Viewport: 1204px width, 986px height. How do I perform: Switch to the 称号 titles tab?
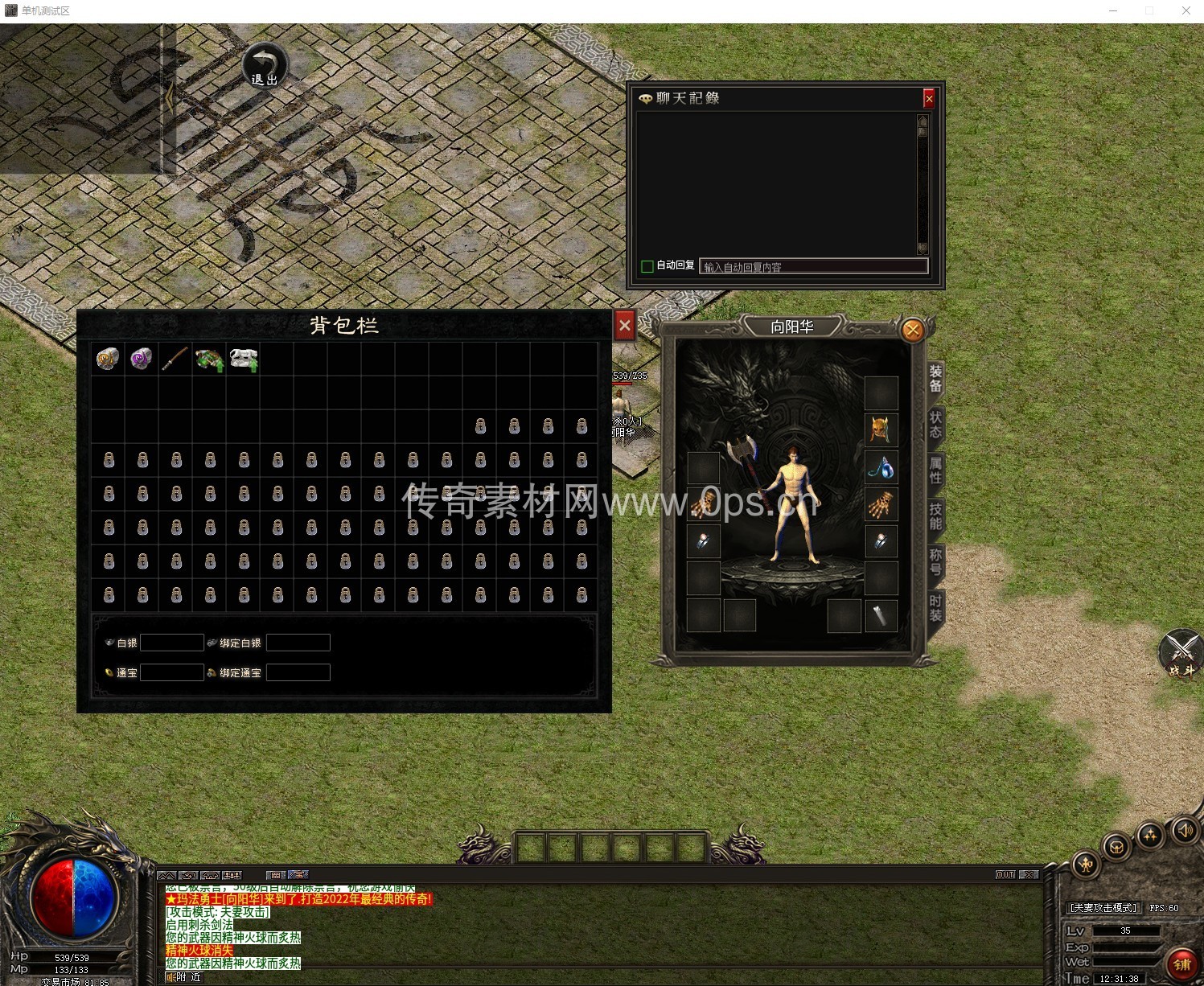tap(935, 562)
